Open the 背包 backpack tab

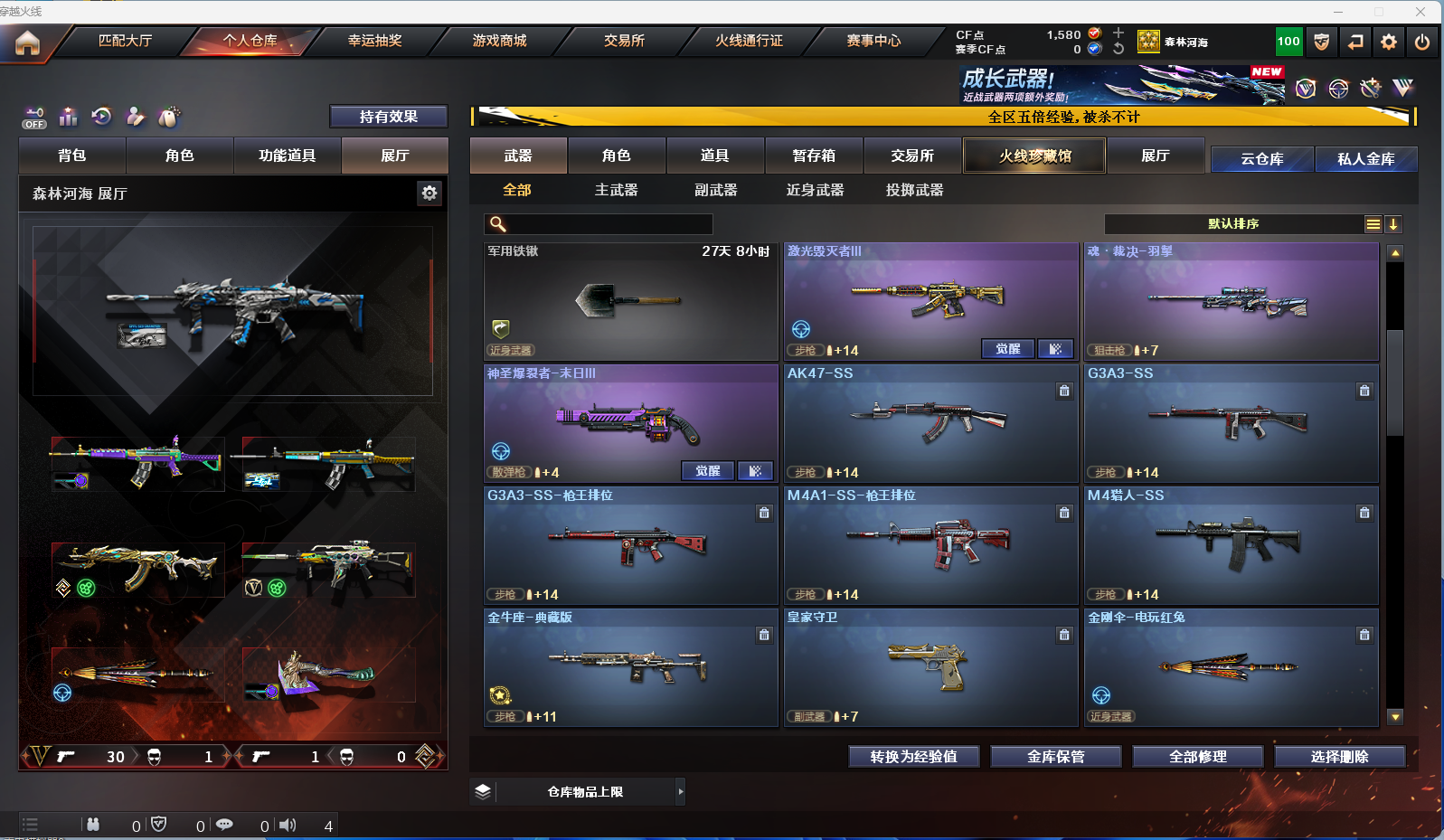(72, 156)
